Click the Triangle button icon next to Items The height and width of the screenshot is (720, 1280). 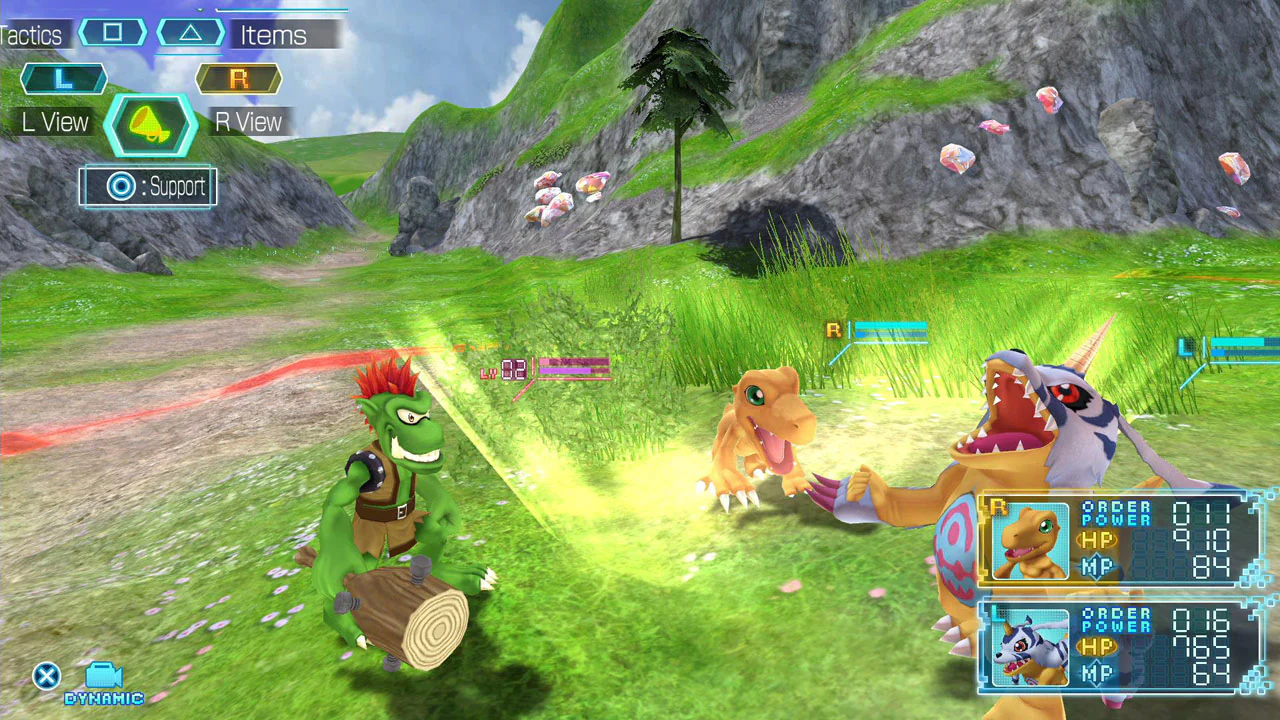pos(190,33)
